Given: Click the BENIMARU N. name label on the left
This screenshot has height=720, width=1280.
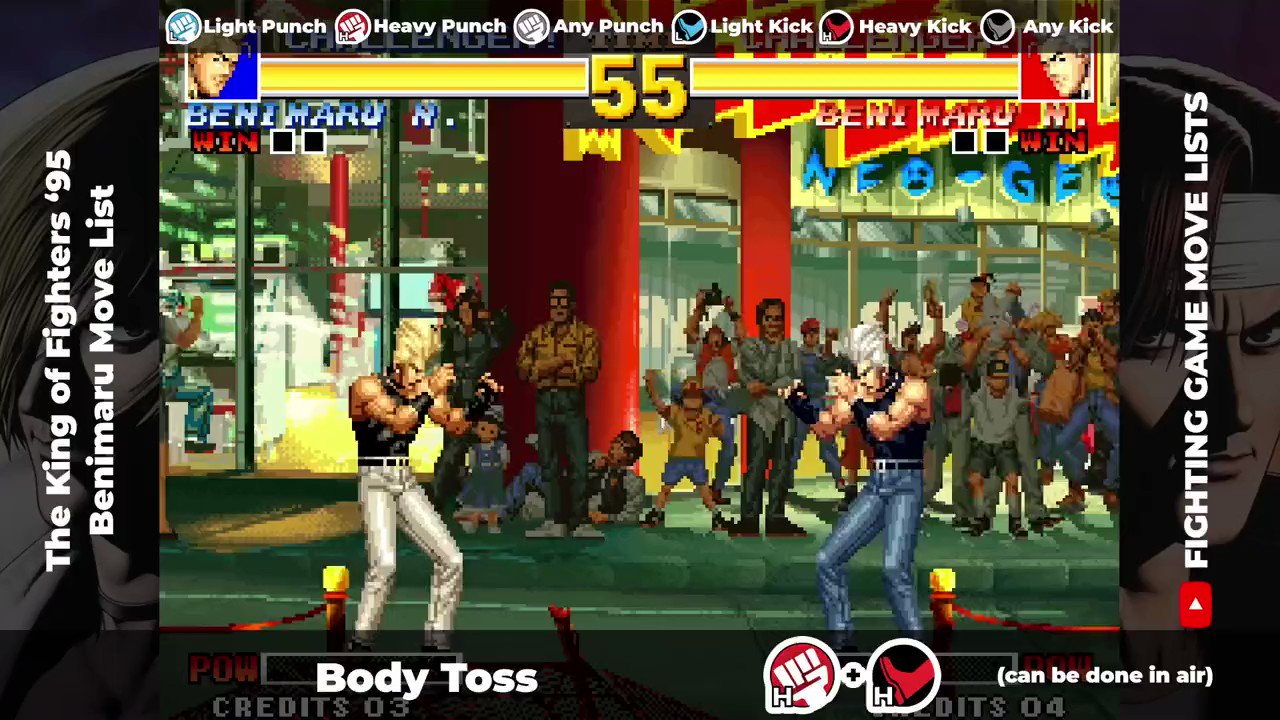Looking at the screenshot, I should coord(320,114).
